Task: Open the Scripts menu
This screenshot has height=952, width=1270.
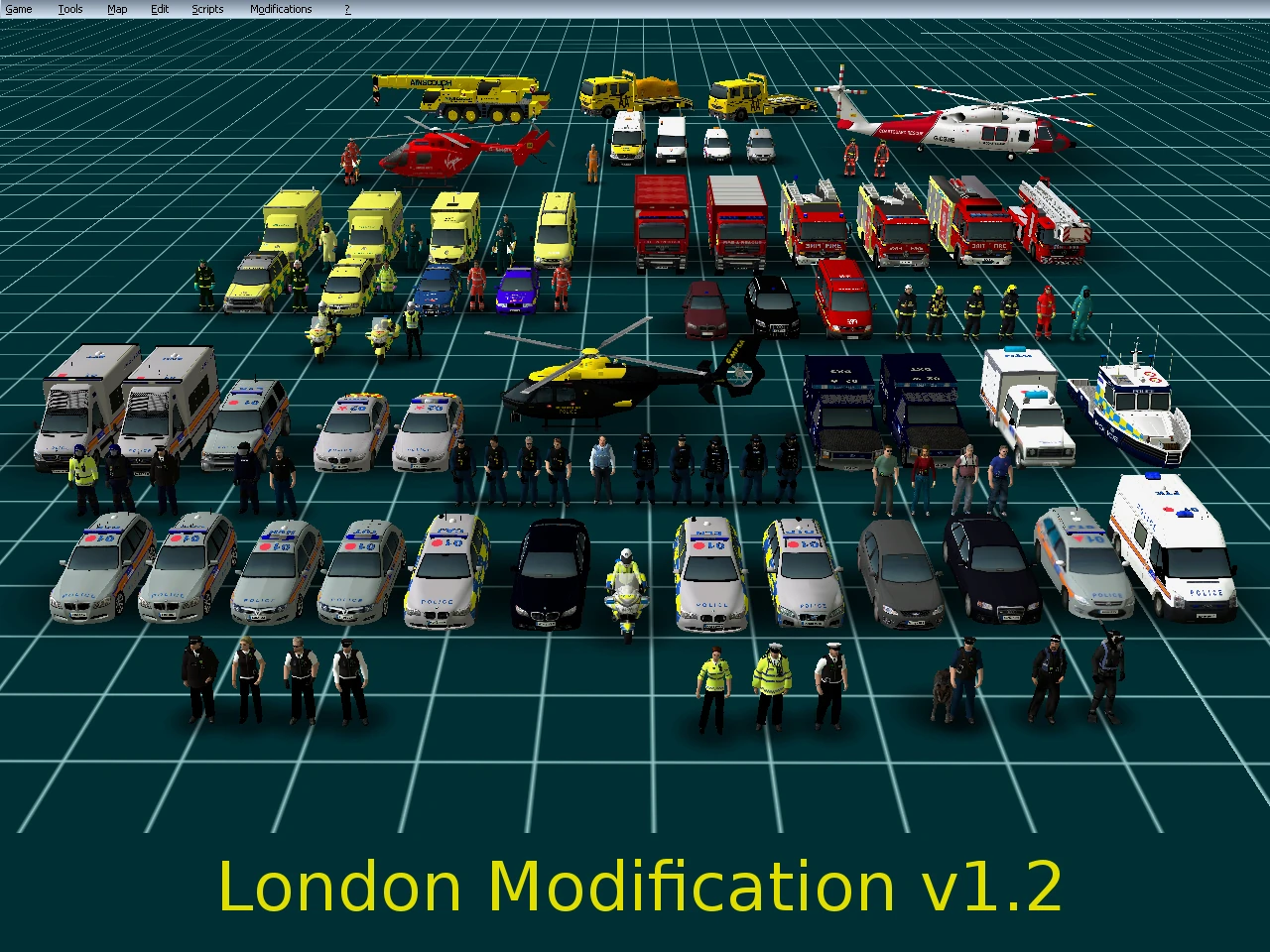Action: point(207,8)
